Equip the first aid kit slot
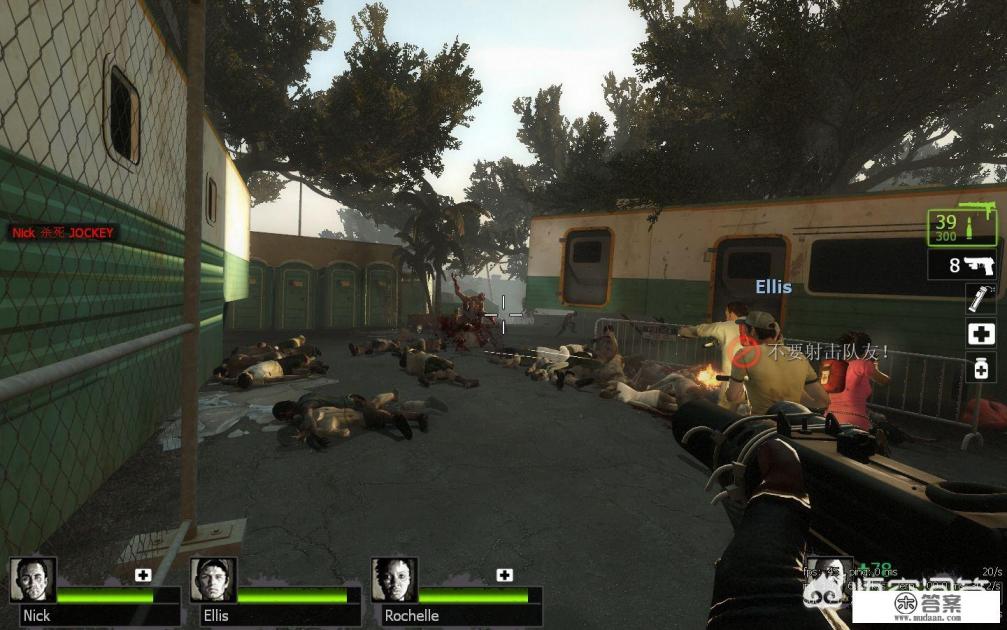 coord(980,334)
